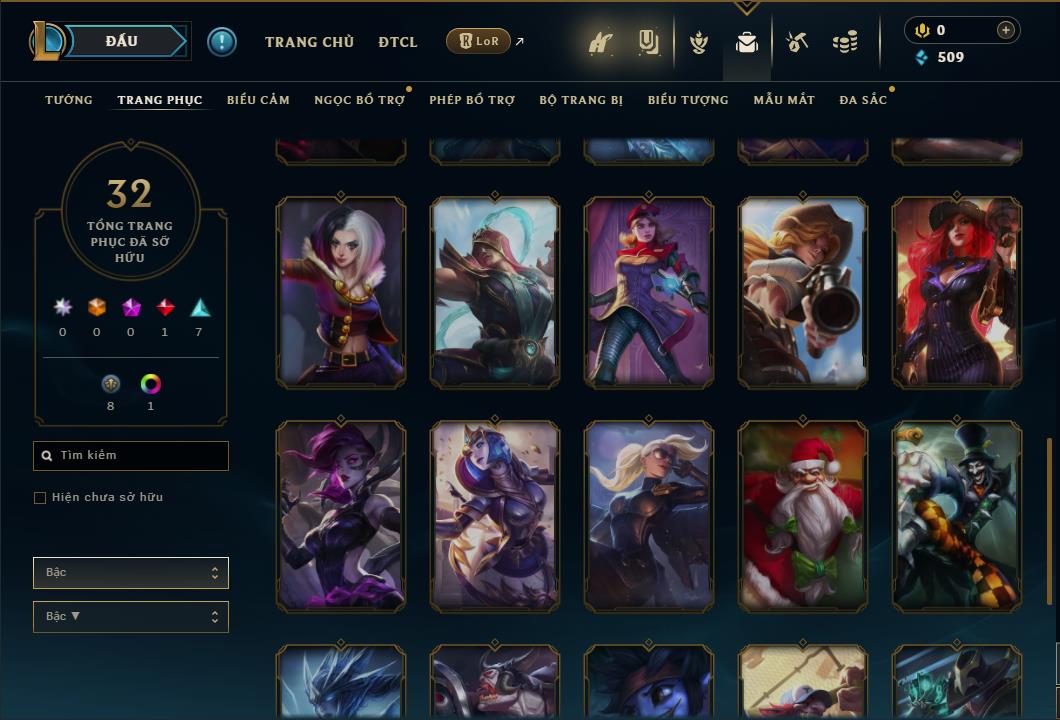Open the NGỌC BỔ TRỢ tab
1060x720 pixels.
coord(359,100)
